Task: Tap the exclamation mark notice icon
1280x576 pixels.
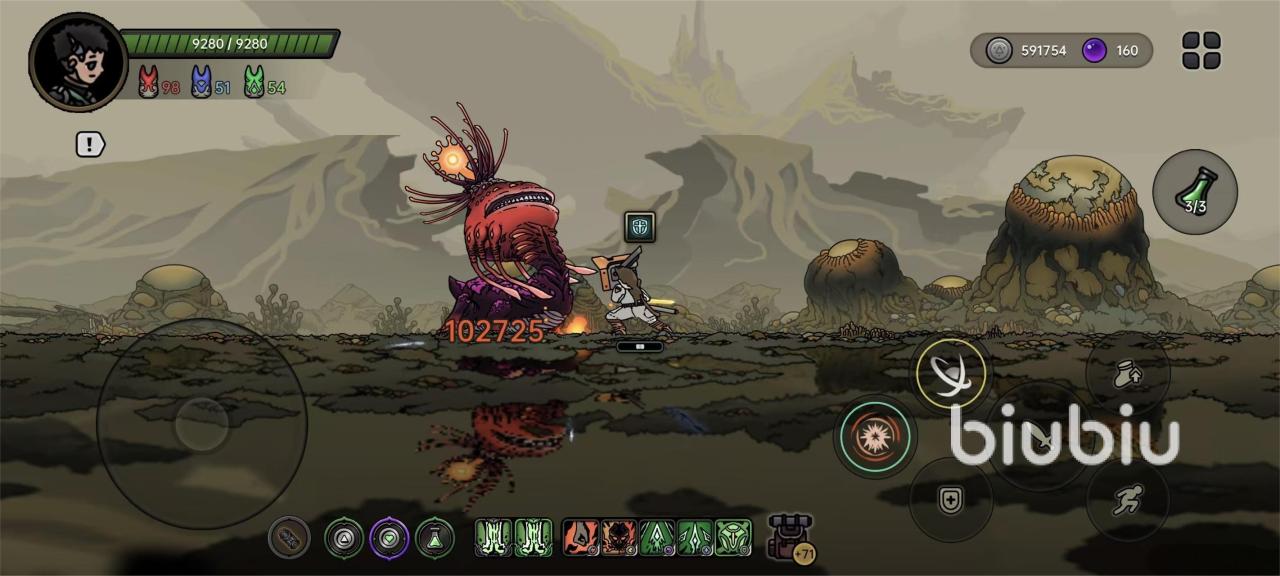Action: click(90, 144)
